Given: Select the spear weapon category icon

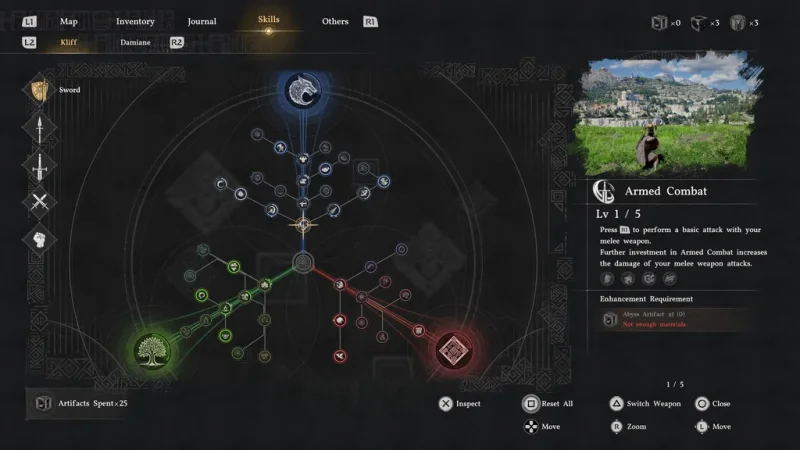Looking at the screenshot, I should (40, 128).
